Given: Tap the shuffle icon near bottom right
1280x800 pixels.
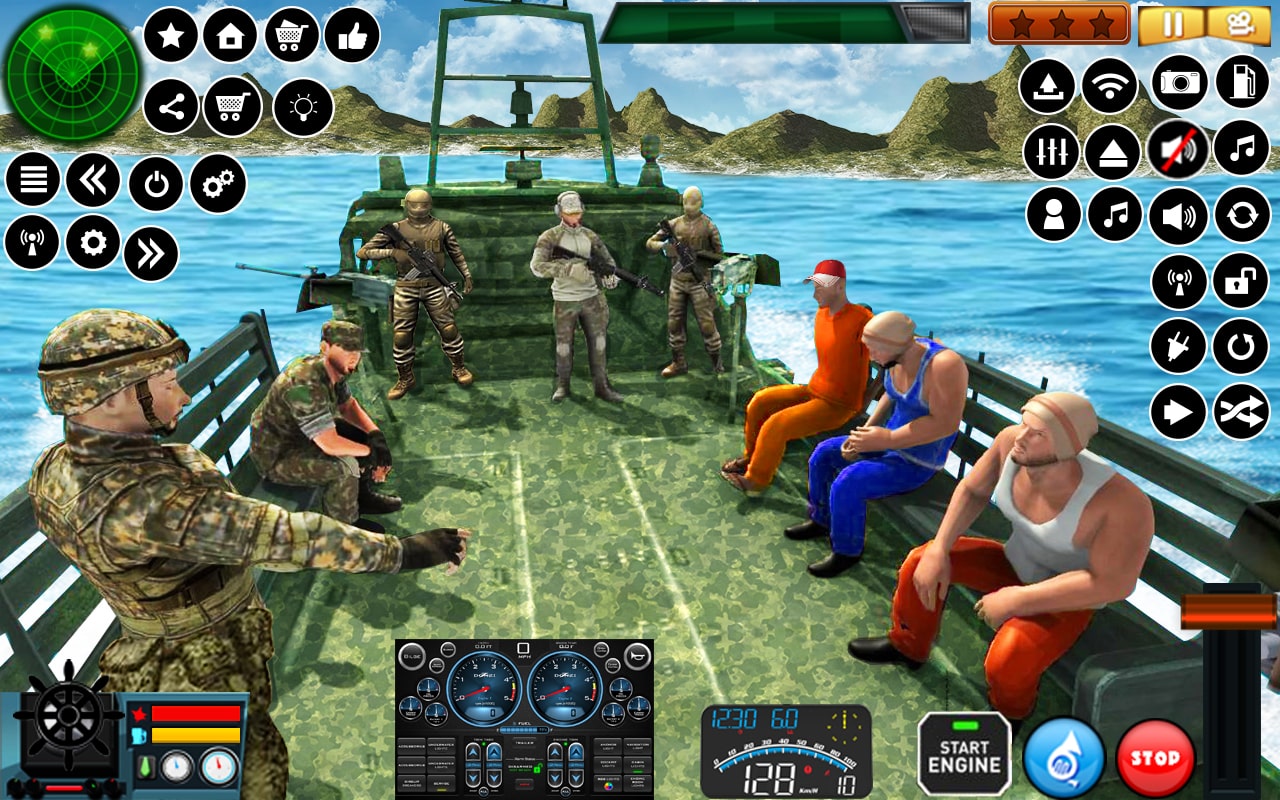Looking at the screenshot, I should pyautogui.click(x=1240, y=411).
